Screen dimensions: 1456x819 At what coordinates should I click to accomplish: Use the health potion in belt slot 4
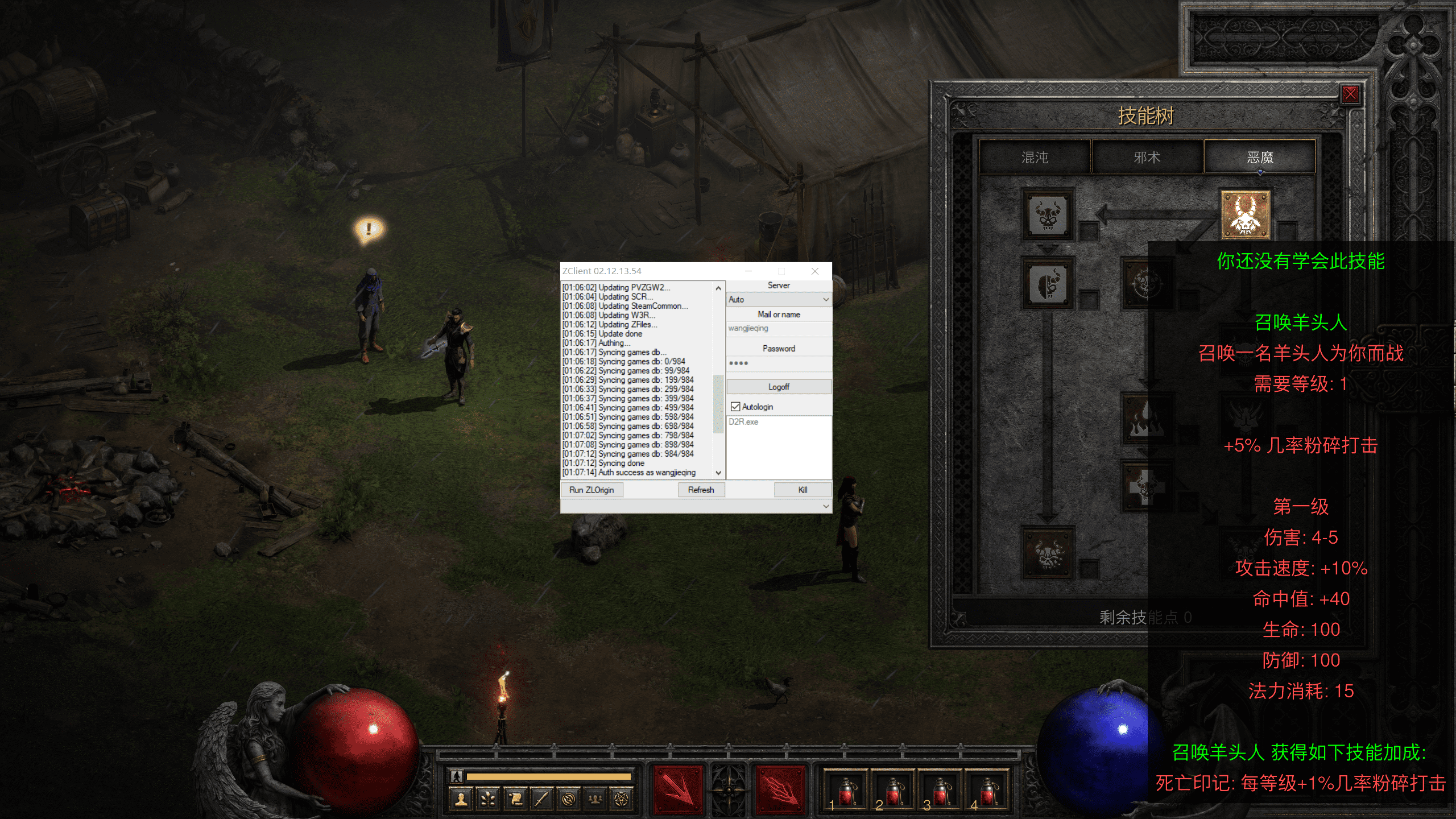pyautogui.click(x=988, y=791)
